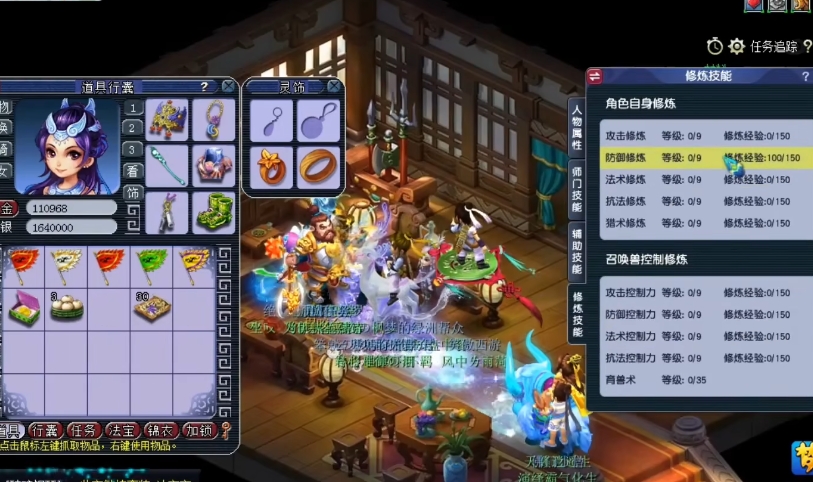This screenshot has height=482, width=813.
Task: Close the 道具行囊 inventory window
Action: point(229,87)
